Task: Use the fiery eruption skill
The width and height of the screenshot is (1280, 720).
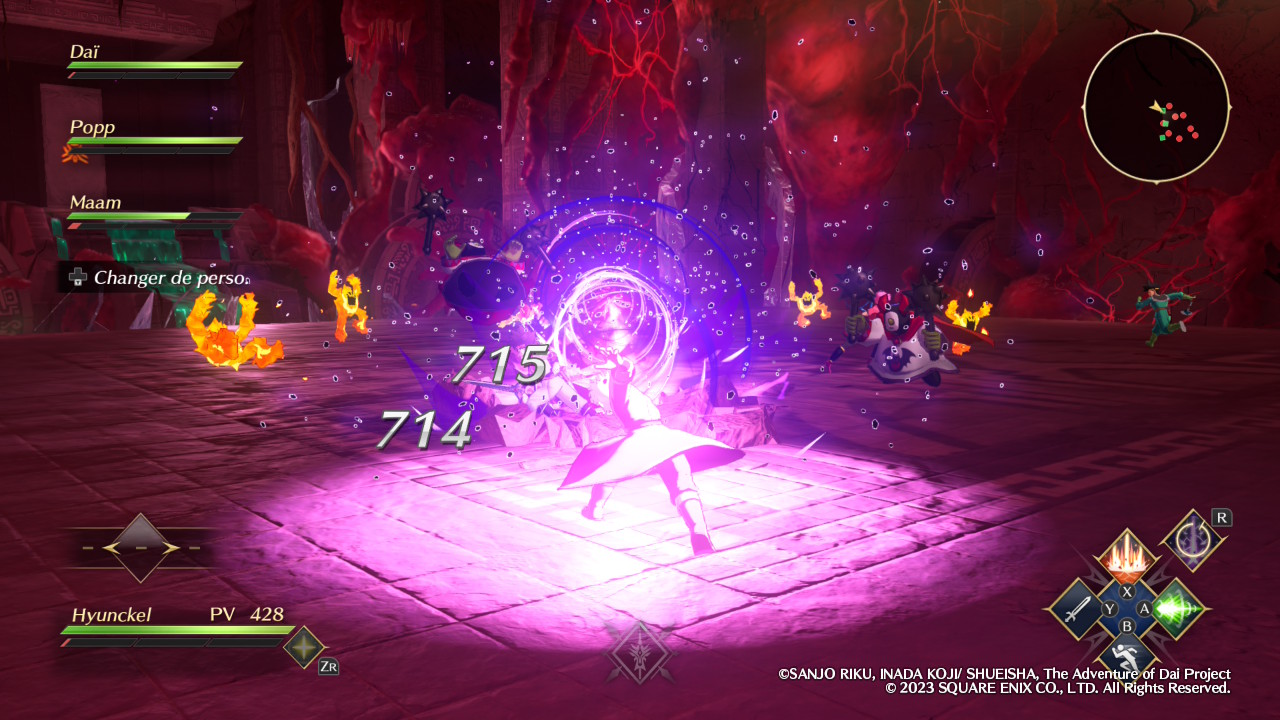Action: coord(1126,559)
